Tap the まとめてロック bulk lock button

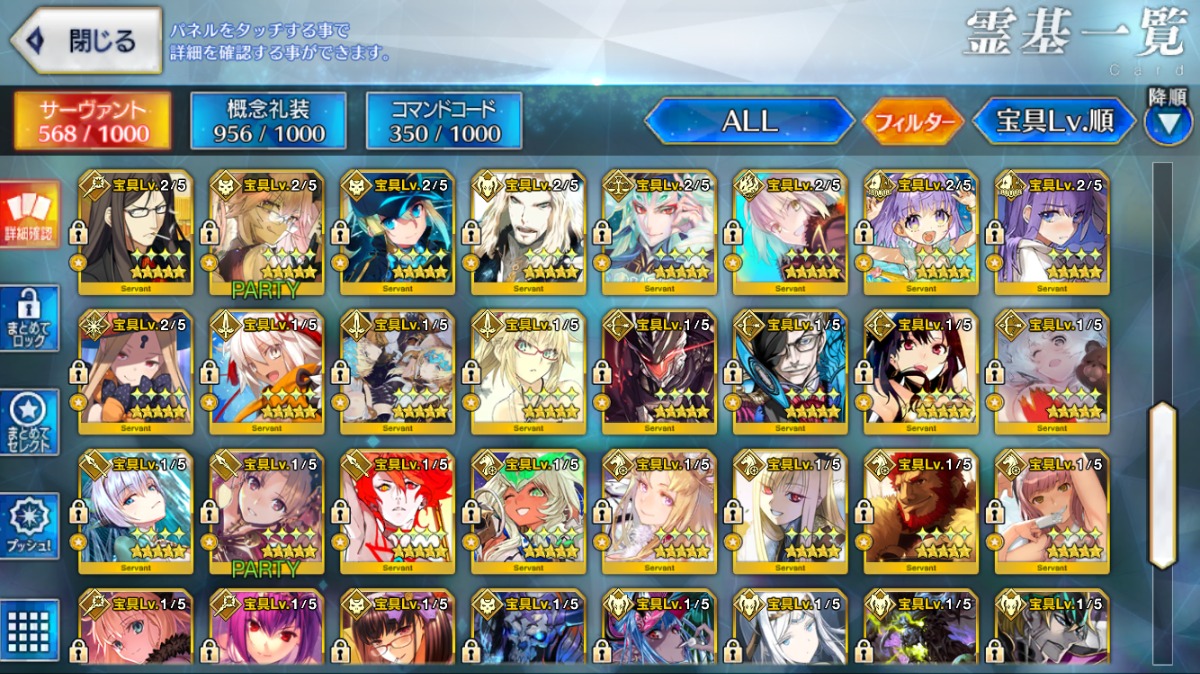(29, 320)
